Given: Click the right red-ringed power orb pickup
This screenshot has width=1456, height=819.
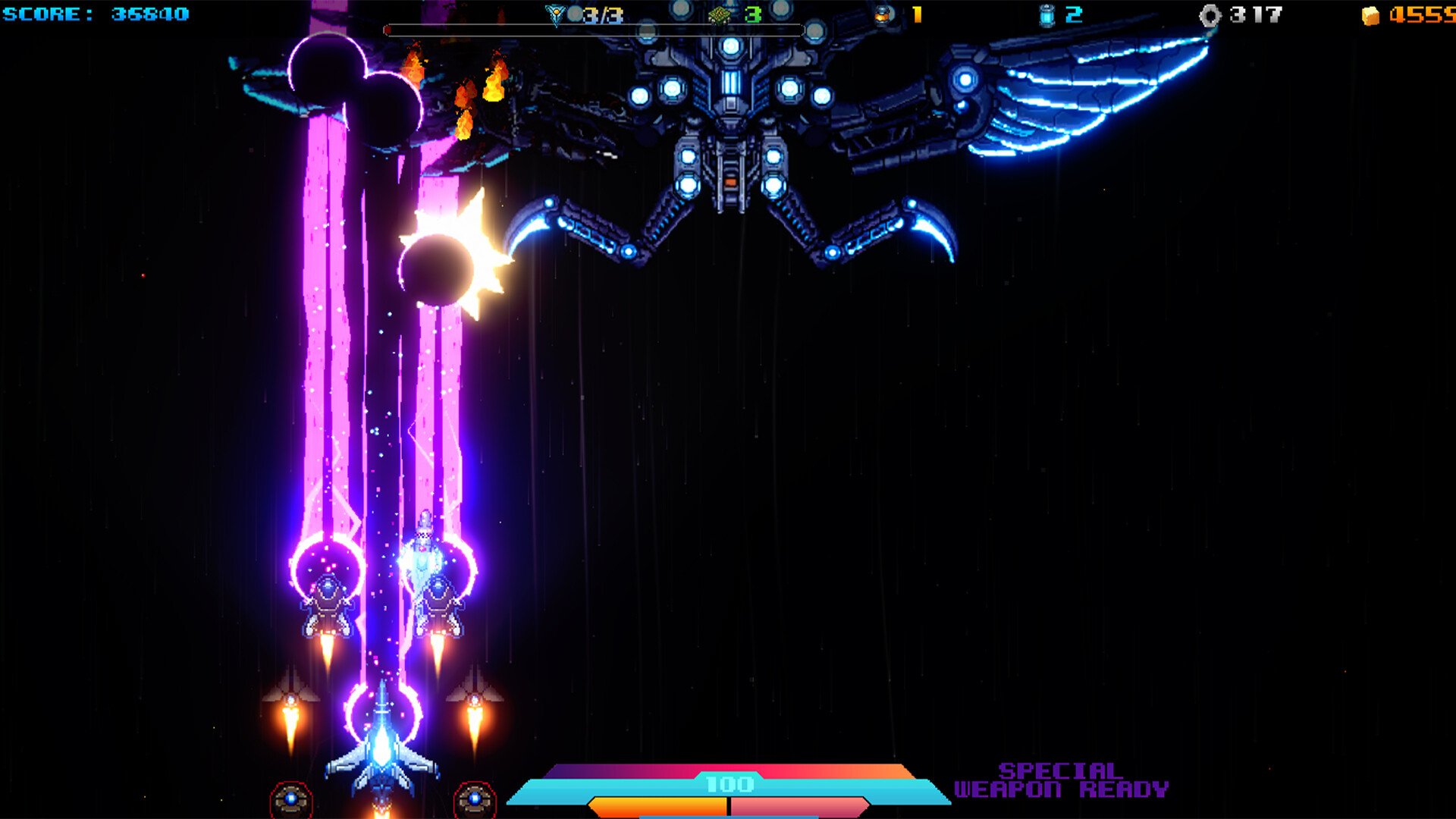Looking at the screenshot, I should click(474, 797).
